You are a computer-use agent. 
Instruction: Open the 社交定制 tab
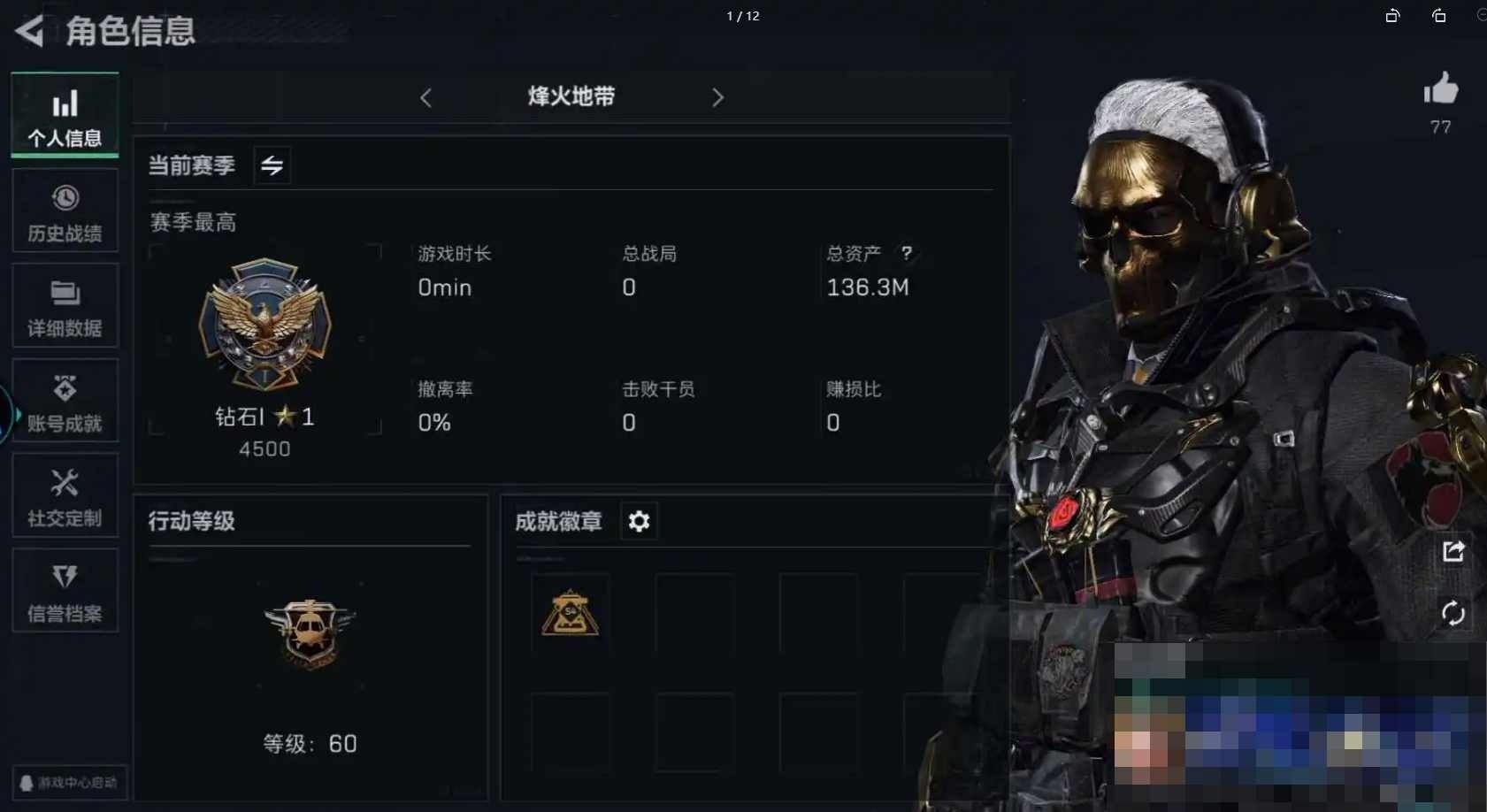pyautogui.click(x=65, y=496)
